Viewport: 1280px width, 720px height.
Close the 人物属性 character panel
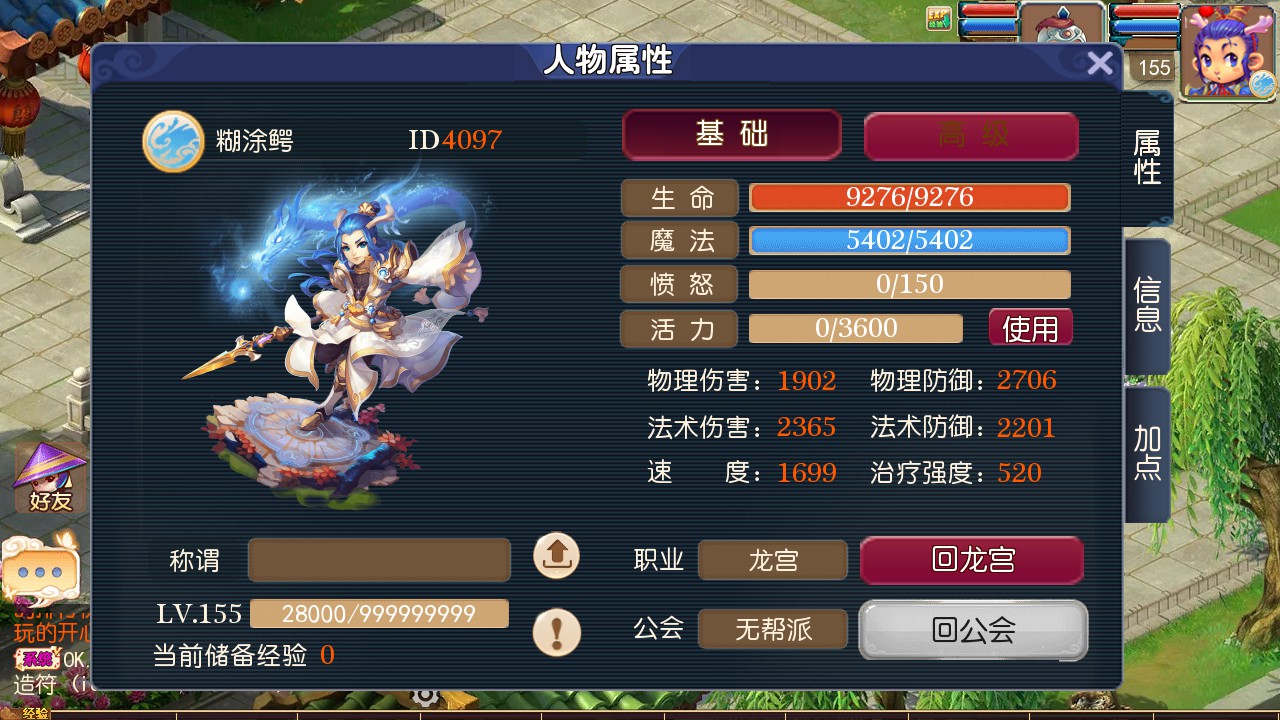point(1099,64)
